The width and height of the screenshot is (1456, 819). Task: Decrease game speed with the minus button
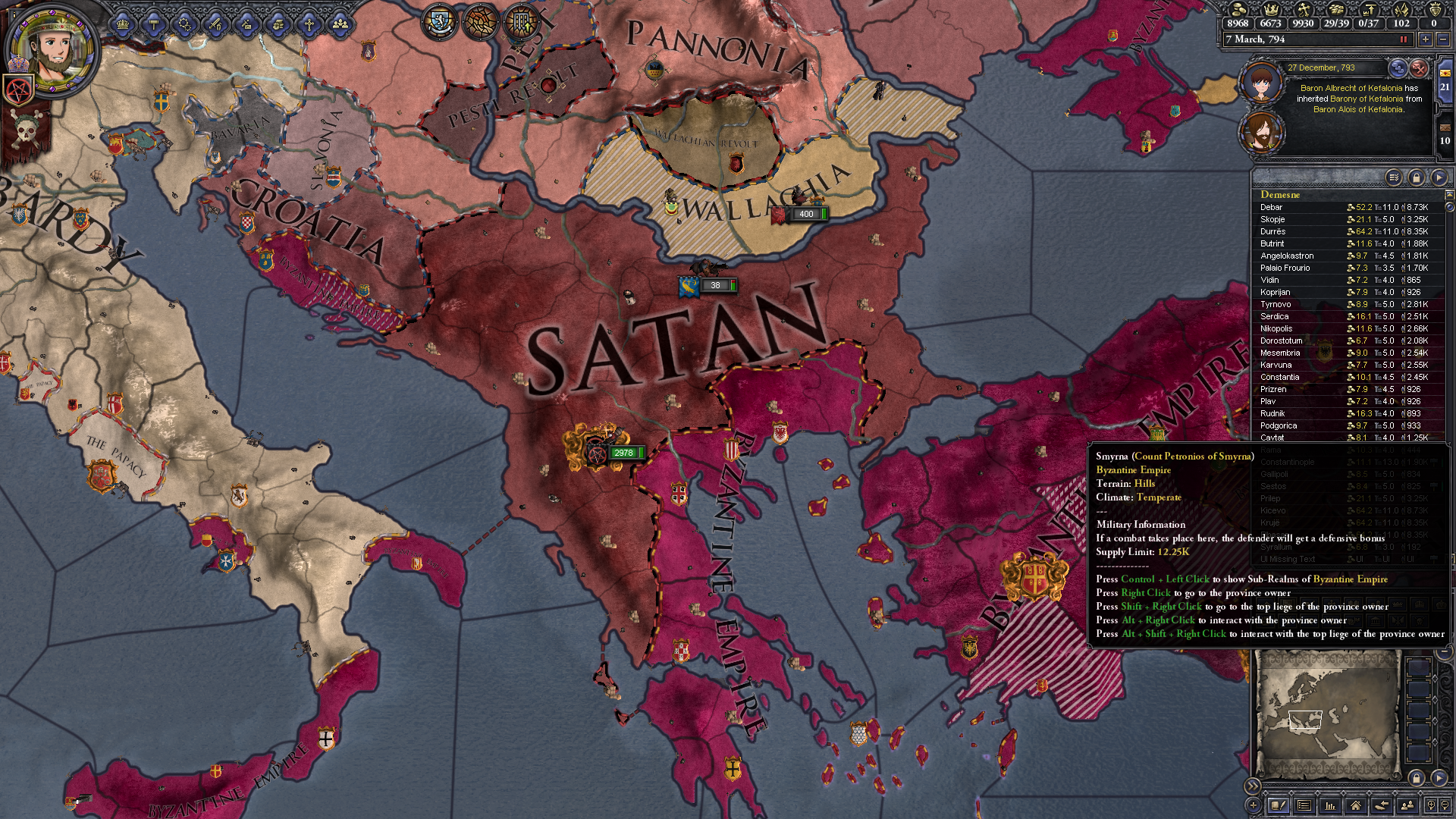1443,39
